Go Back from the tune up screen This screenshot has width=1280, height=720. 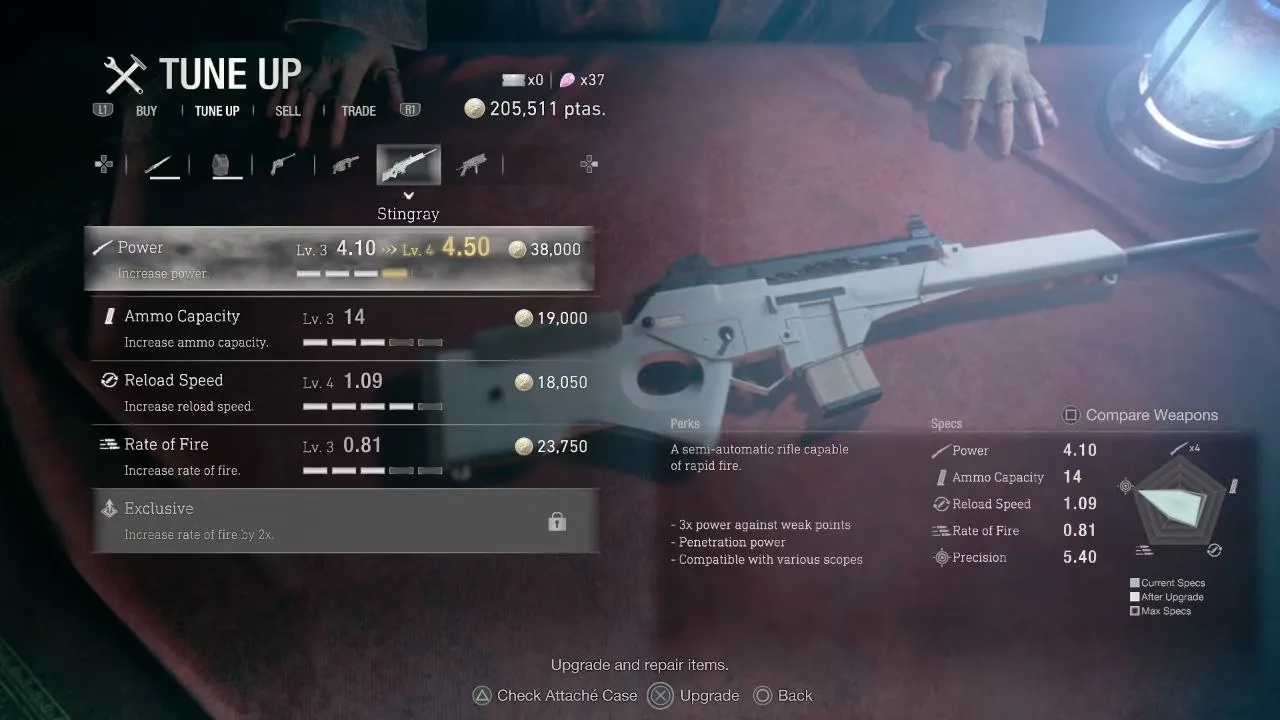click(x=784, y=696)
